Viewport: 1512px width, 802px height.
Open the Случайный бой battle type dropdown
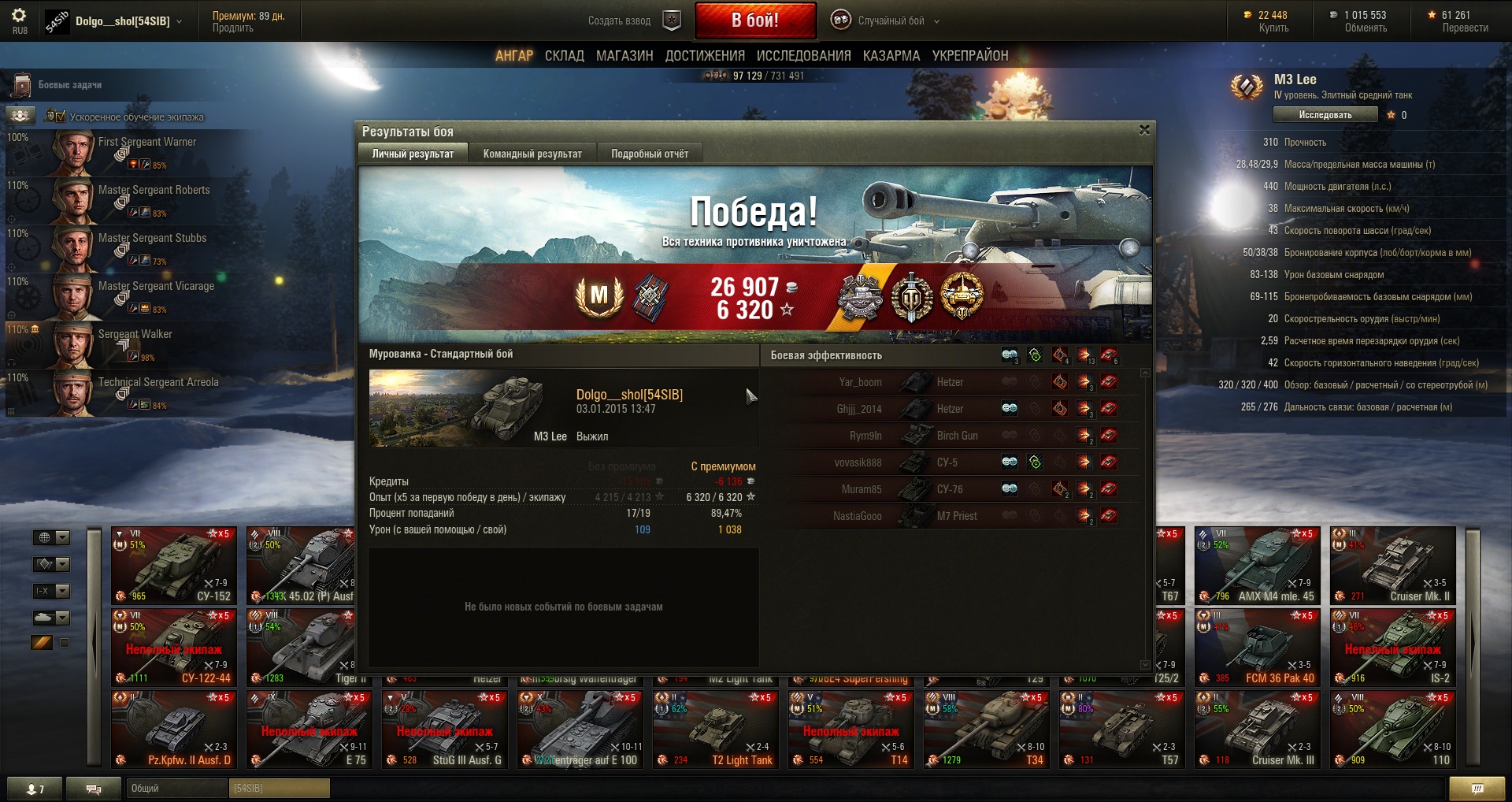tap(891, 21)
